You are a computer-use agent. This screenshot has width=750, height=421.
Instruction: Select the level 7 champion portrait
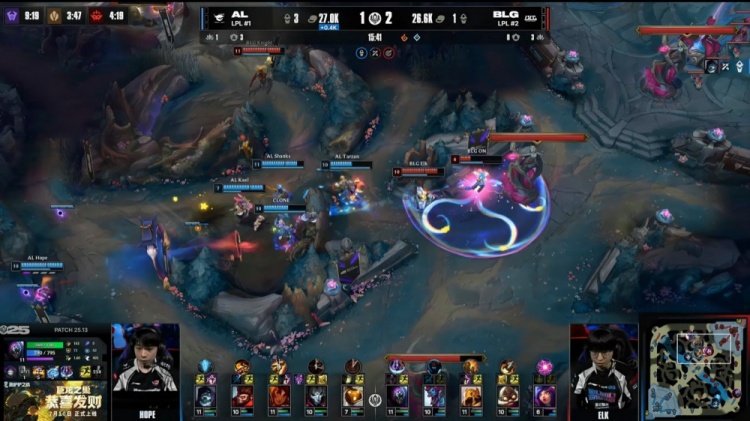click(352, 396)
